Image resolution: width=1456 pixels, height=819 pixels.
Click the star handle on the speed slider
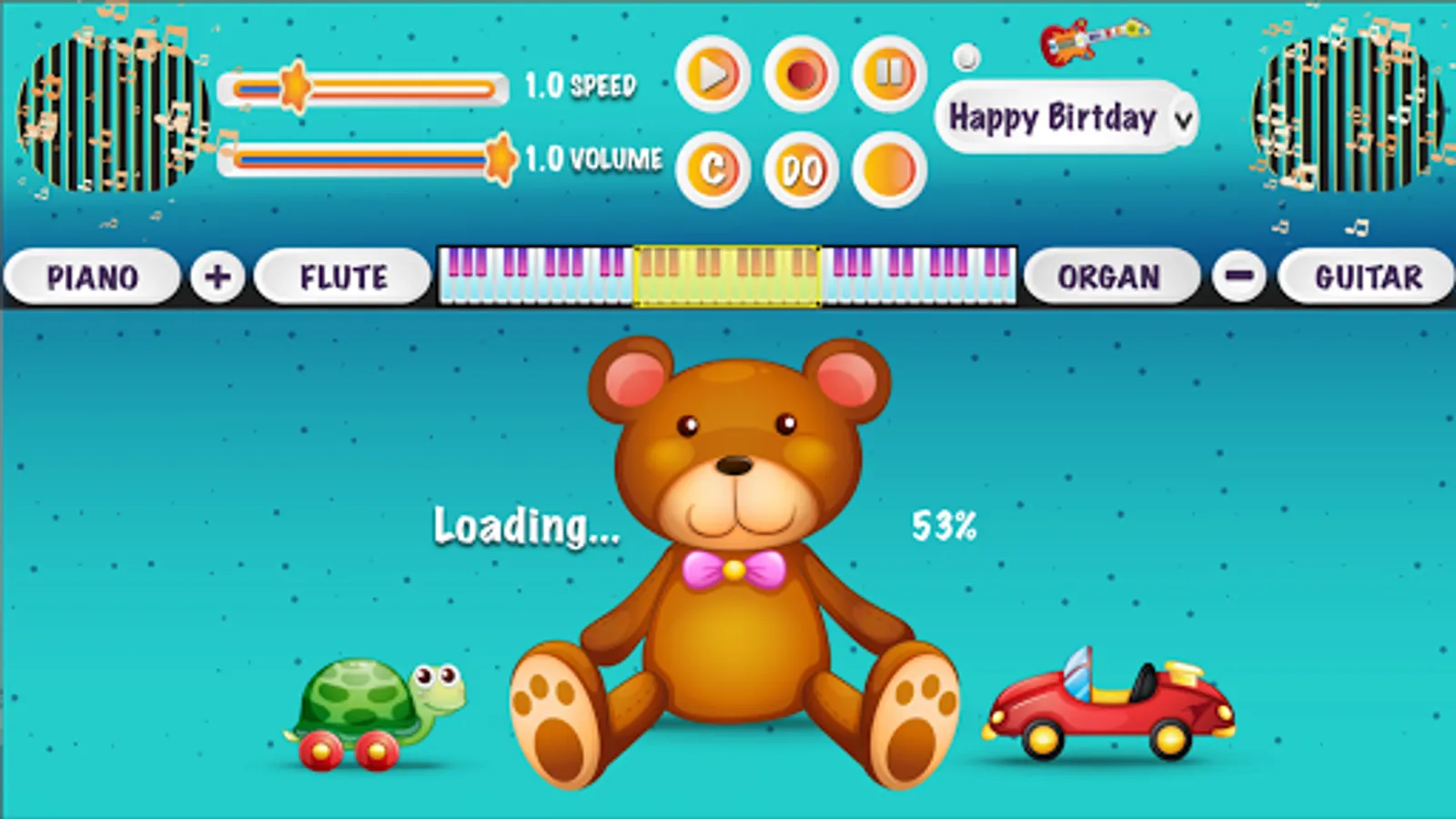[296, 86]
